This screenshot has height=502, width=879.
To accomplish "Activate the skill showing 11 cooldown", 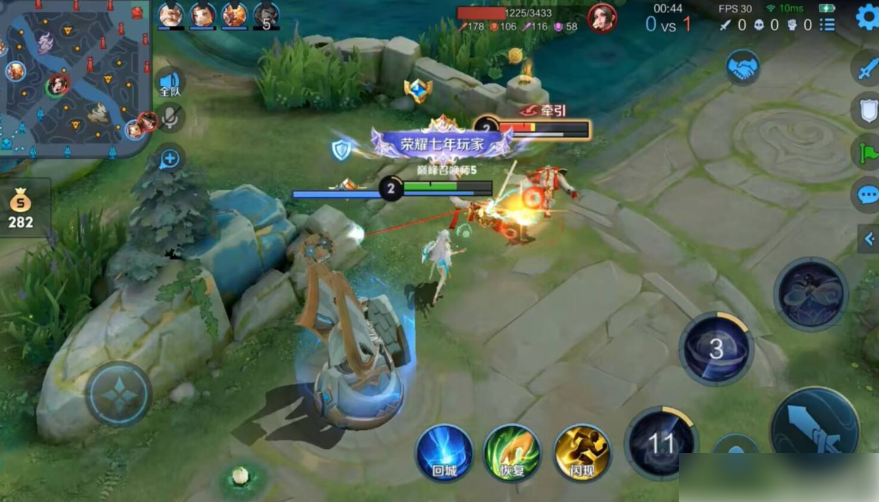I will point(660,443).
